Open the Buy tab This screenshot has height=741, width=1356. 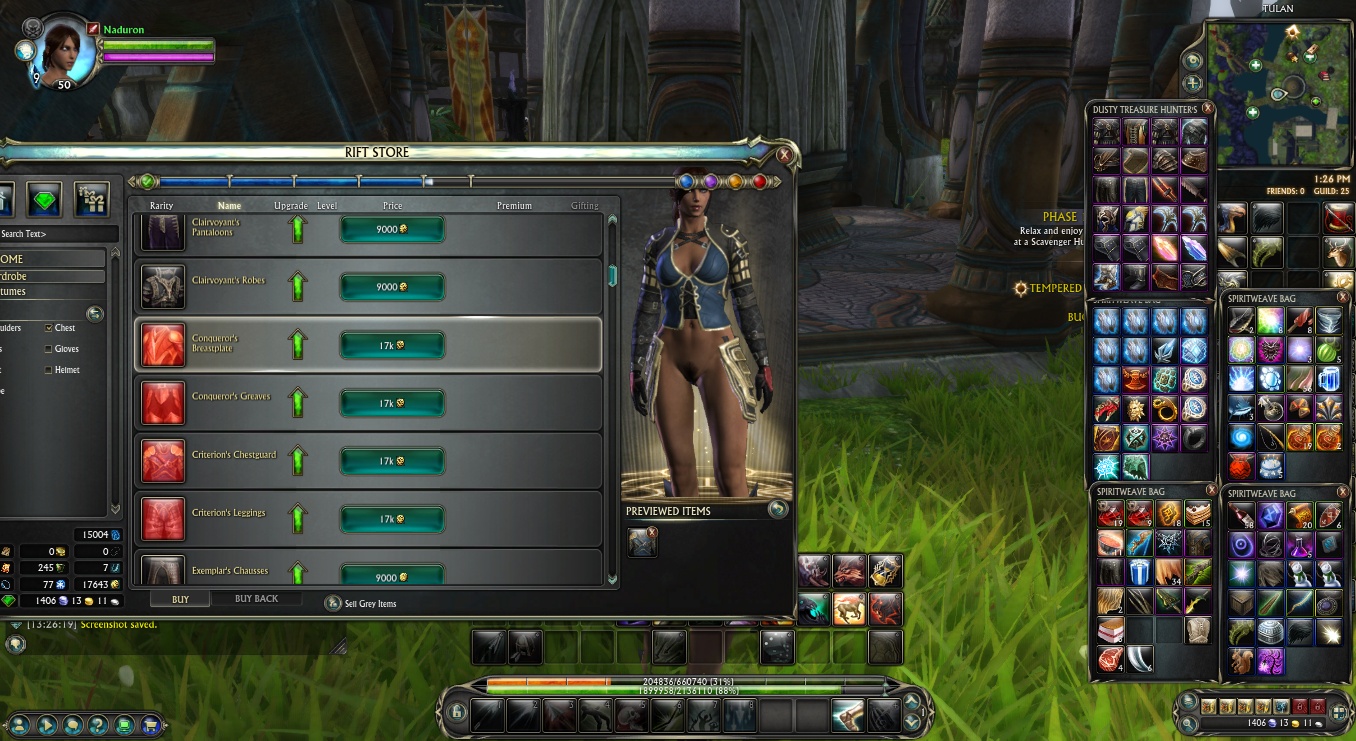[x=180, y=599]
